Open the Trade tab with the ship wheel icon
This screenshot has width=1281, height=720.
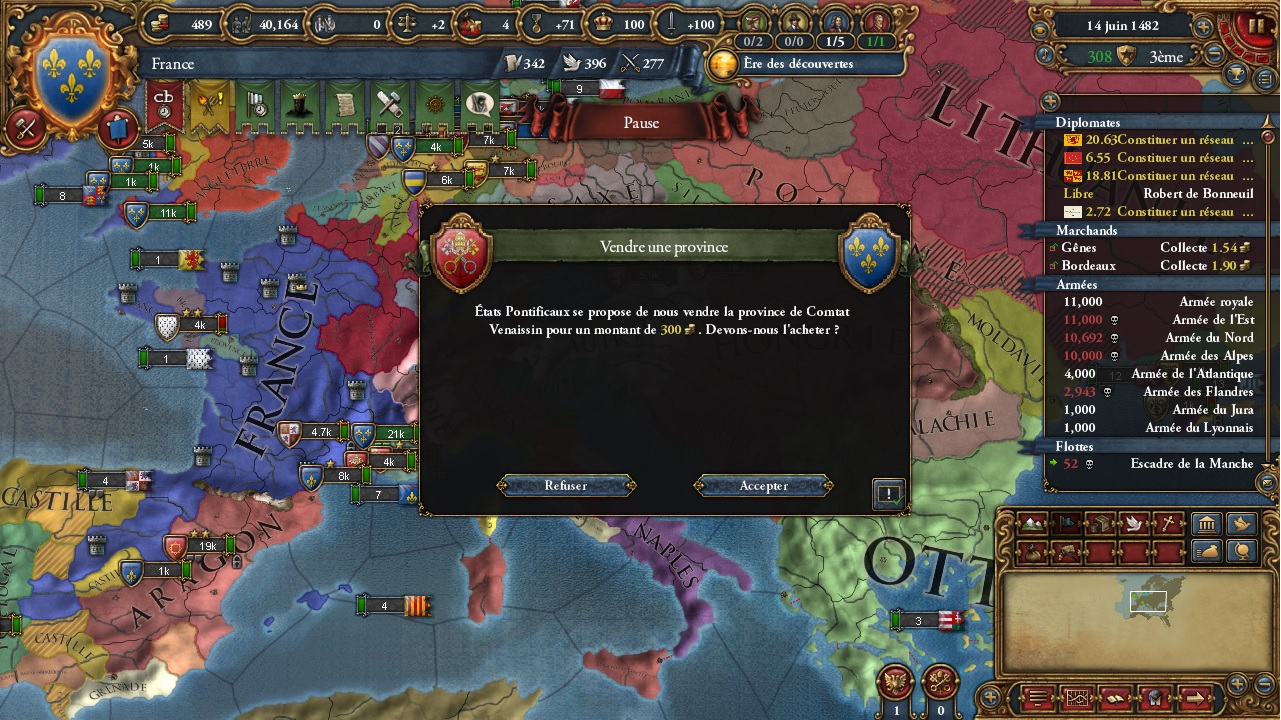(436, 106)
